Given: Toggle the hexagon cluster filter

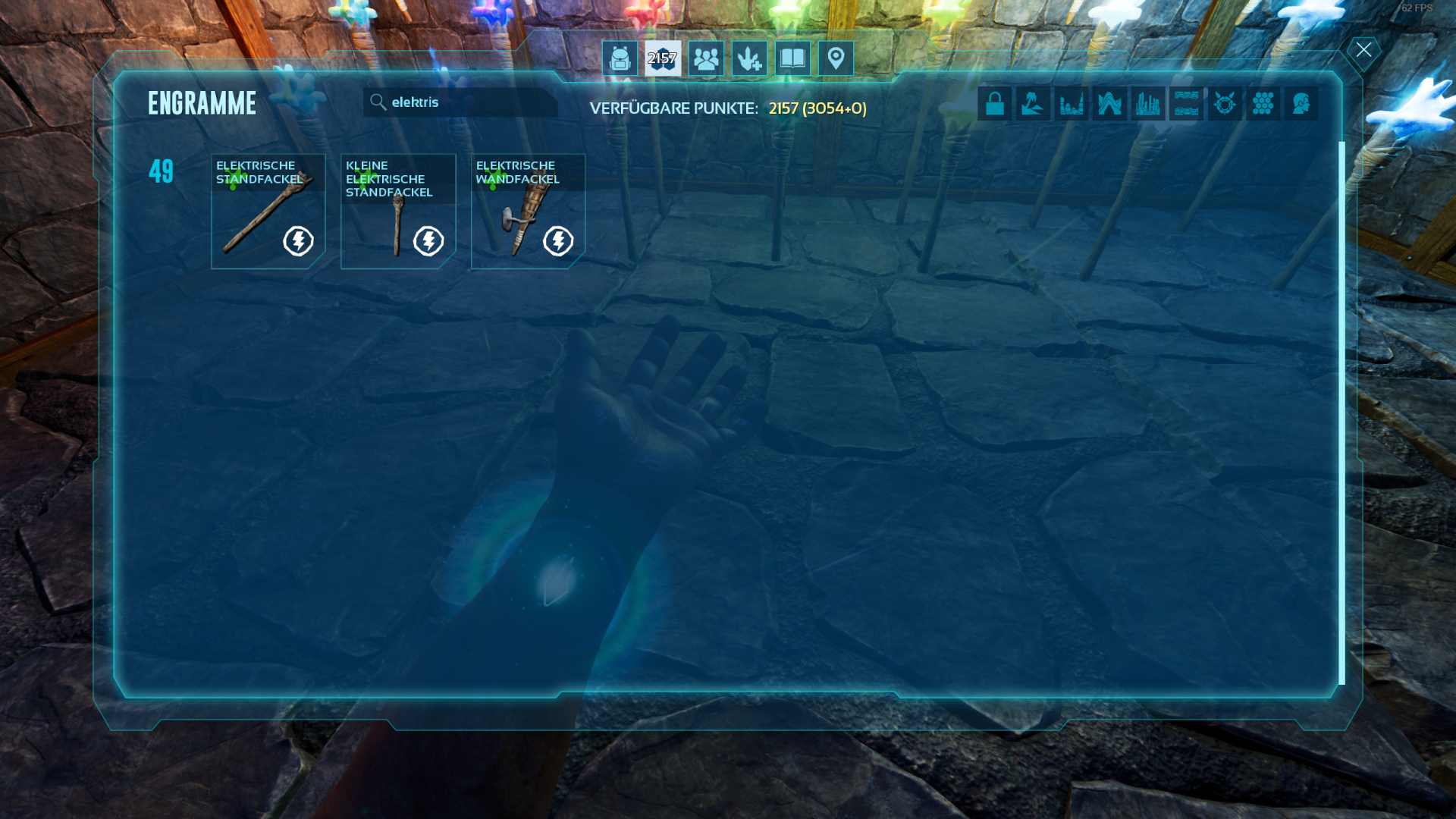Looking at the screenshot, I should click(x=1263, y=103).
